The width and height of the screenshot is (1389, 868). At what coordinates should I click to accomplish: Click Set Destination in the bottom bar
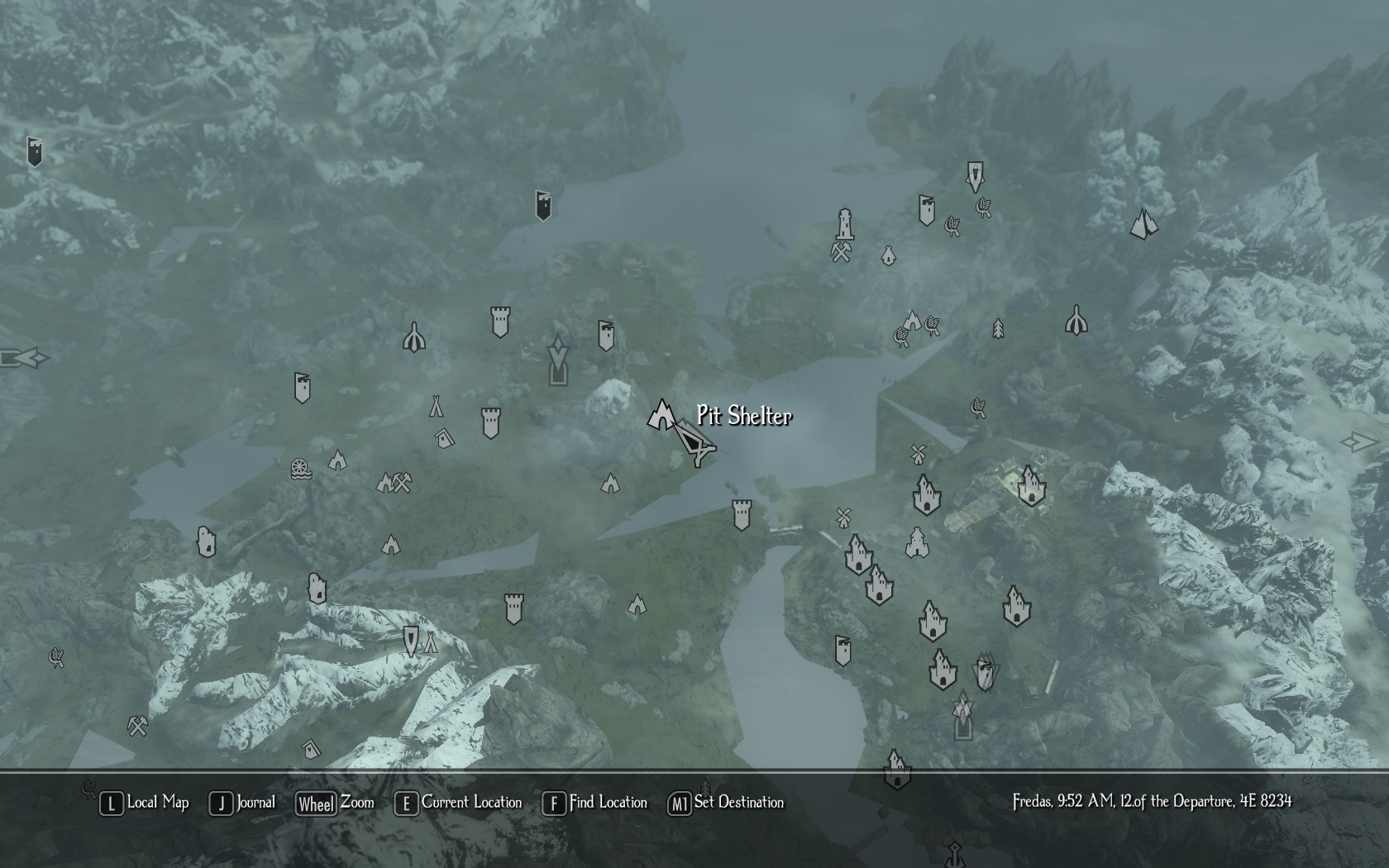(x=726, y=803)
